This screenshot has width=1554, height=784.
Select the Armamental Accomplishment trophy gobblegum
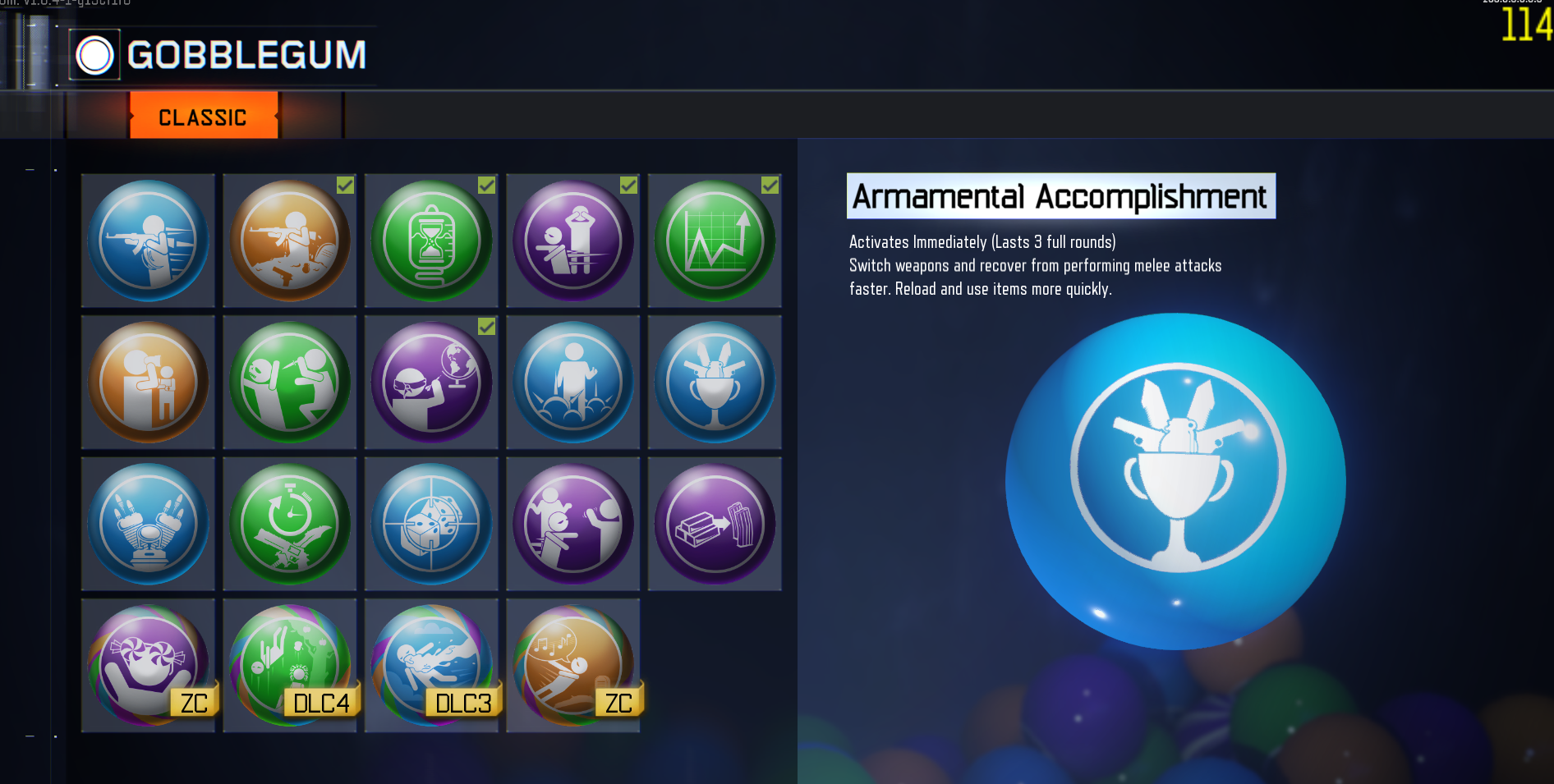[x=715, y=382]
